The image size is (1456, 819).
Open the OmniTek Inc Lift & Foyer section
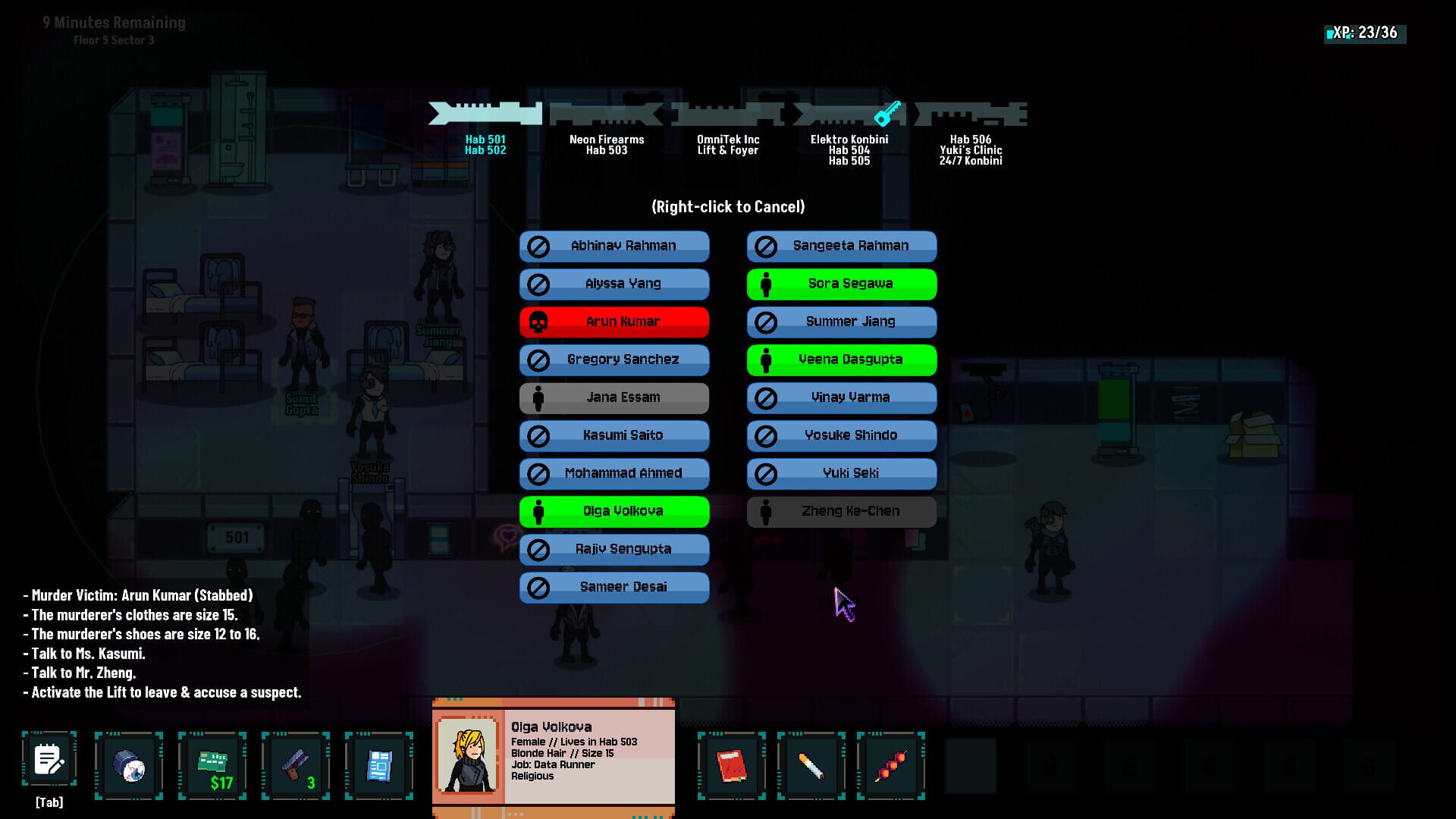tap(729, 144)
